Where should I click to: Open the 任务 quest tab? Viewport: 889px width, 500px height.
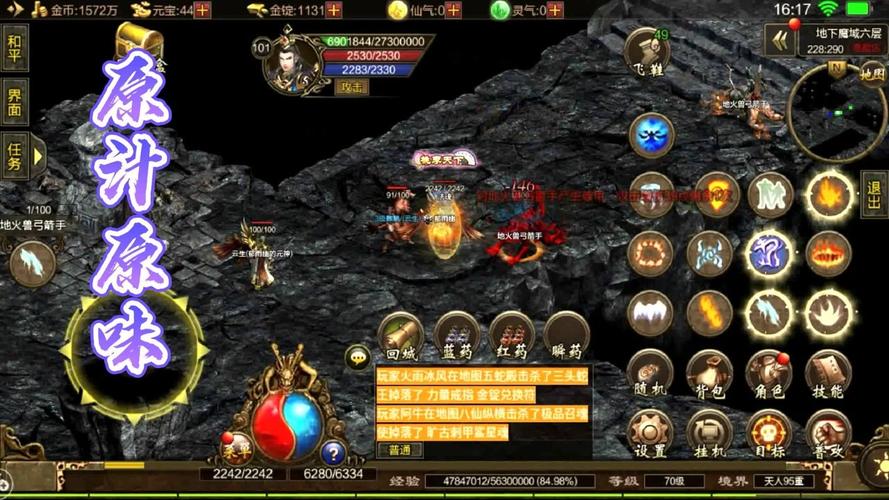tap(15, 155)
